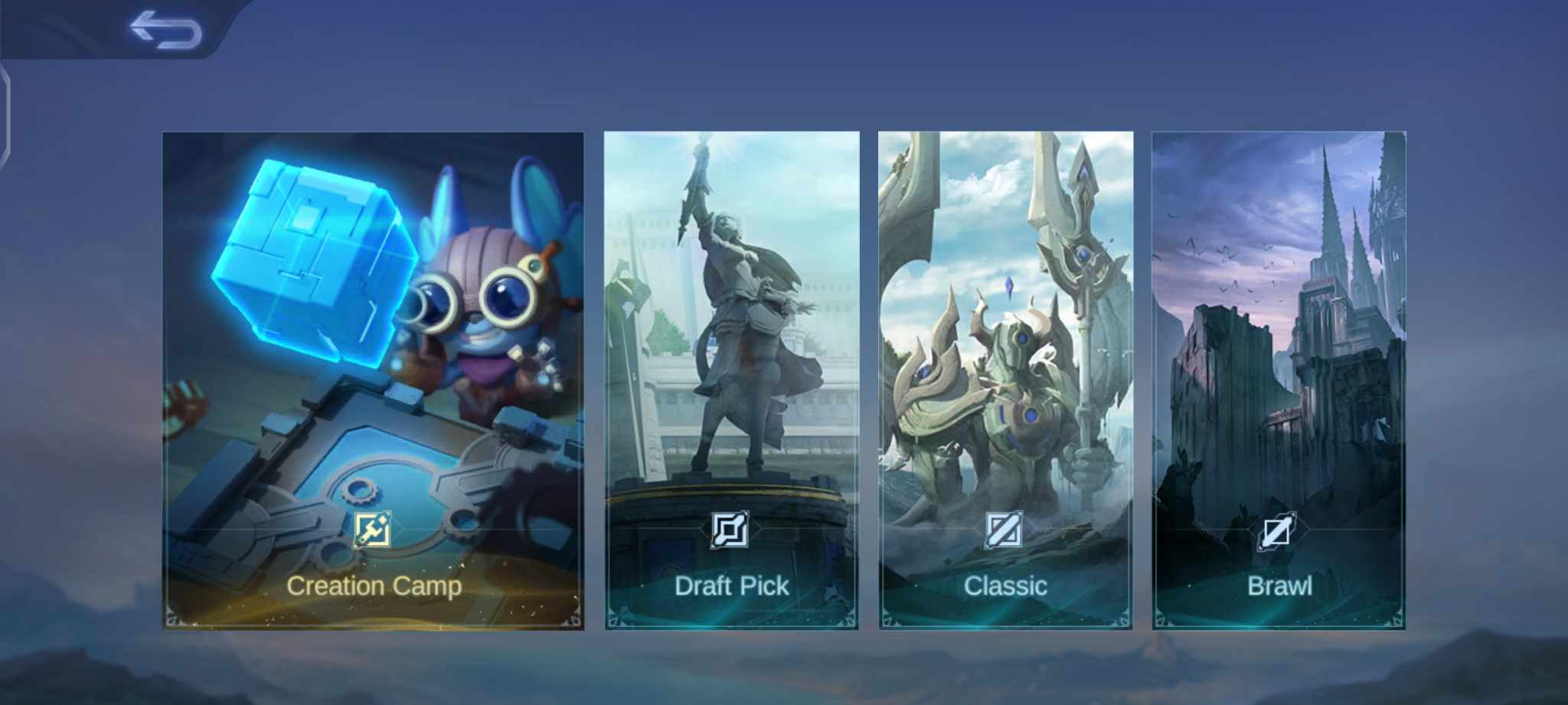Viewport: 1568px width, 705px height.
Task: Tap the Creation Camp label text
Action: (x=375, y=586)
